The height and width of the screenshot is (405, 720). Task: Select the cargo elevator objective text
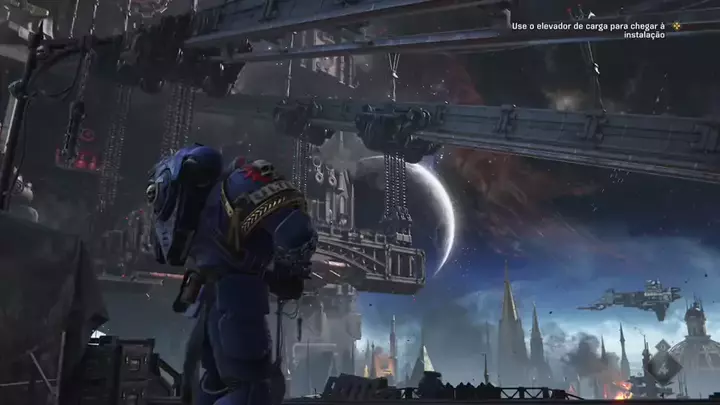pyautogui.click(x=589, y=30)
